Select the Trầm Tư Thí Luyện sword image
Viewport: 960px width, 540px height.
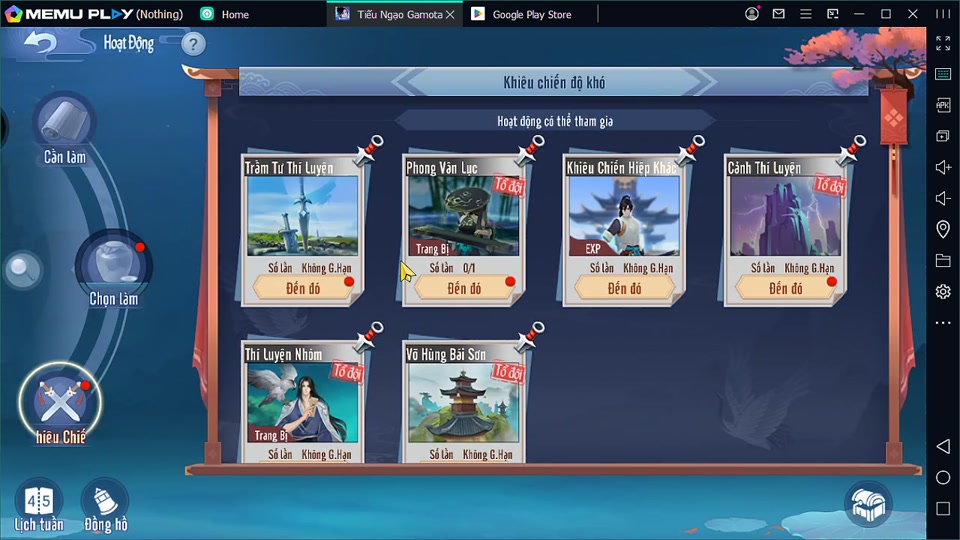click(x=302, y=216)
